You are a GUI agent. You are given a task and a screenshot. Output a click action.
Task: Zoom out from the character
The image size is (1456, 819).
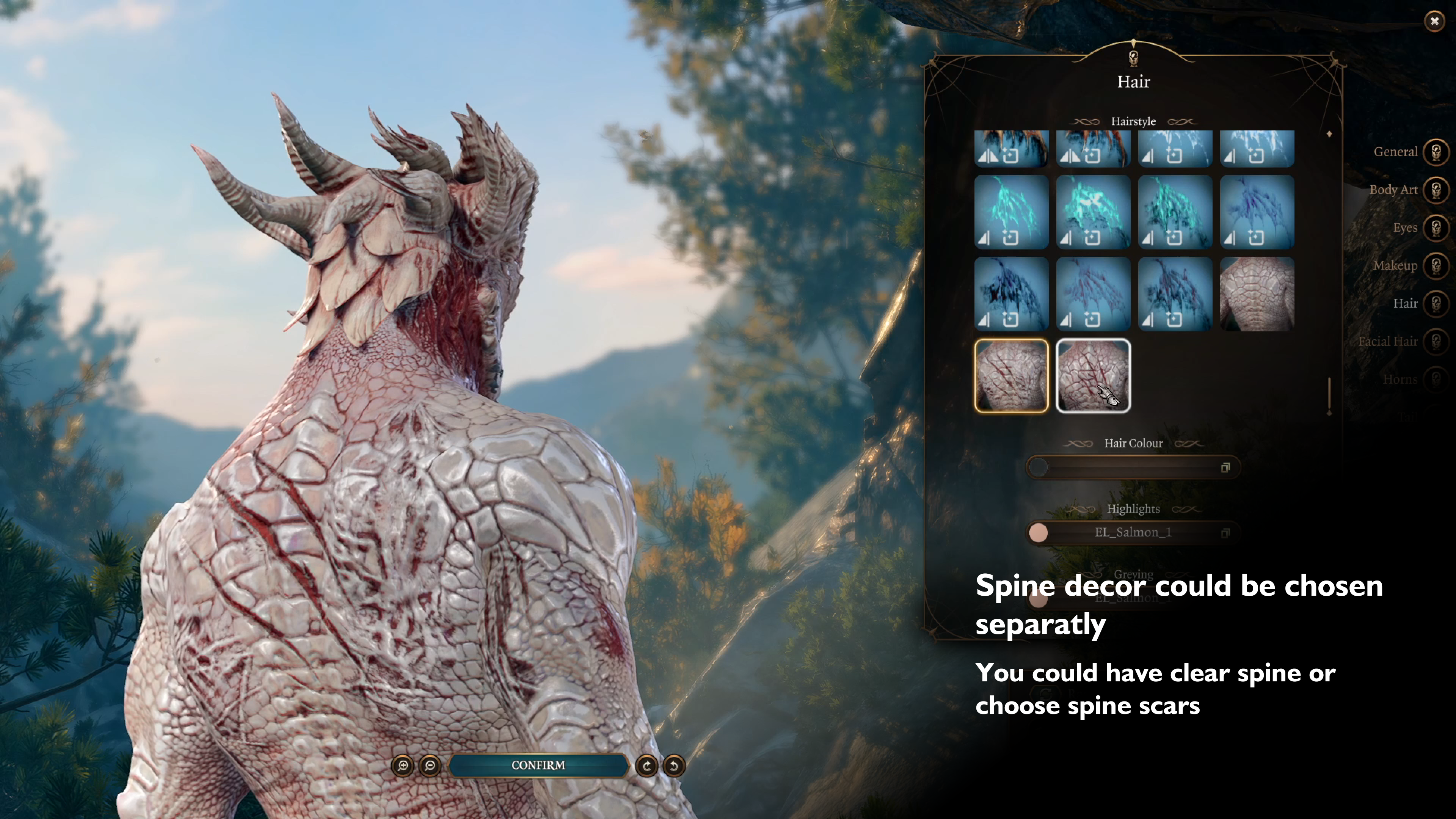point(430,766)
